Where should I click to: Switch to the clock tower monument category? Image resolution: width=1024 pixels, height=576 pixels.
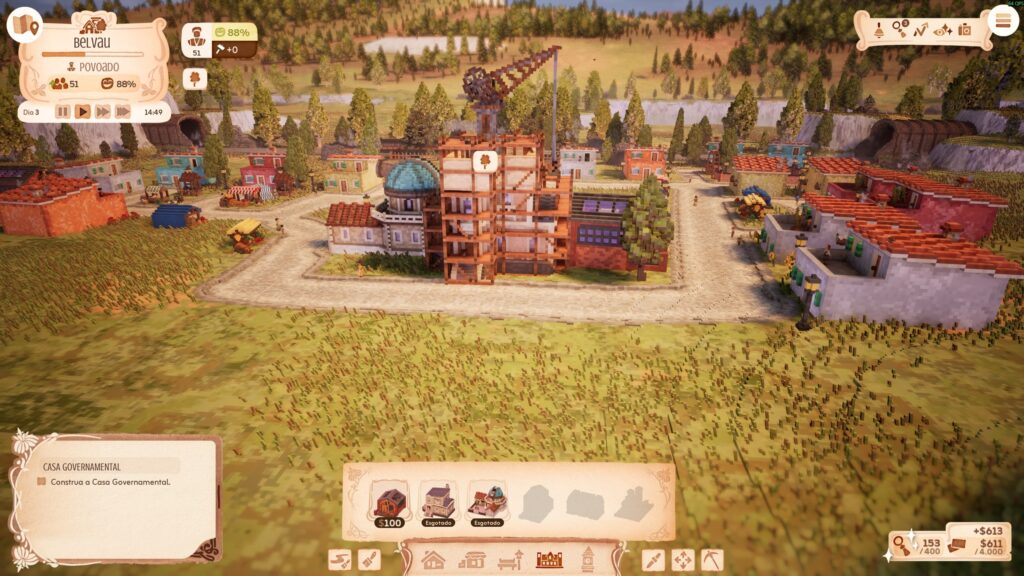pyautogui.click(x=587, y=560)
